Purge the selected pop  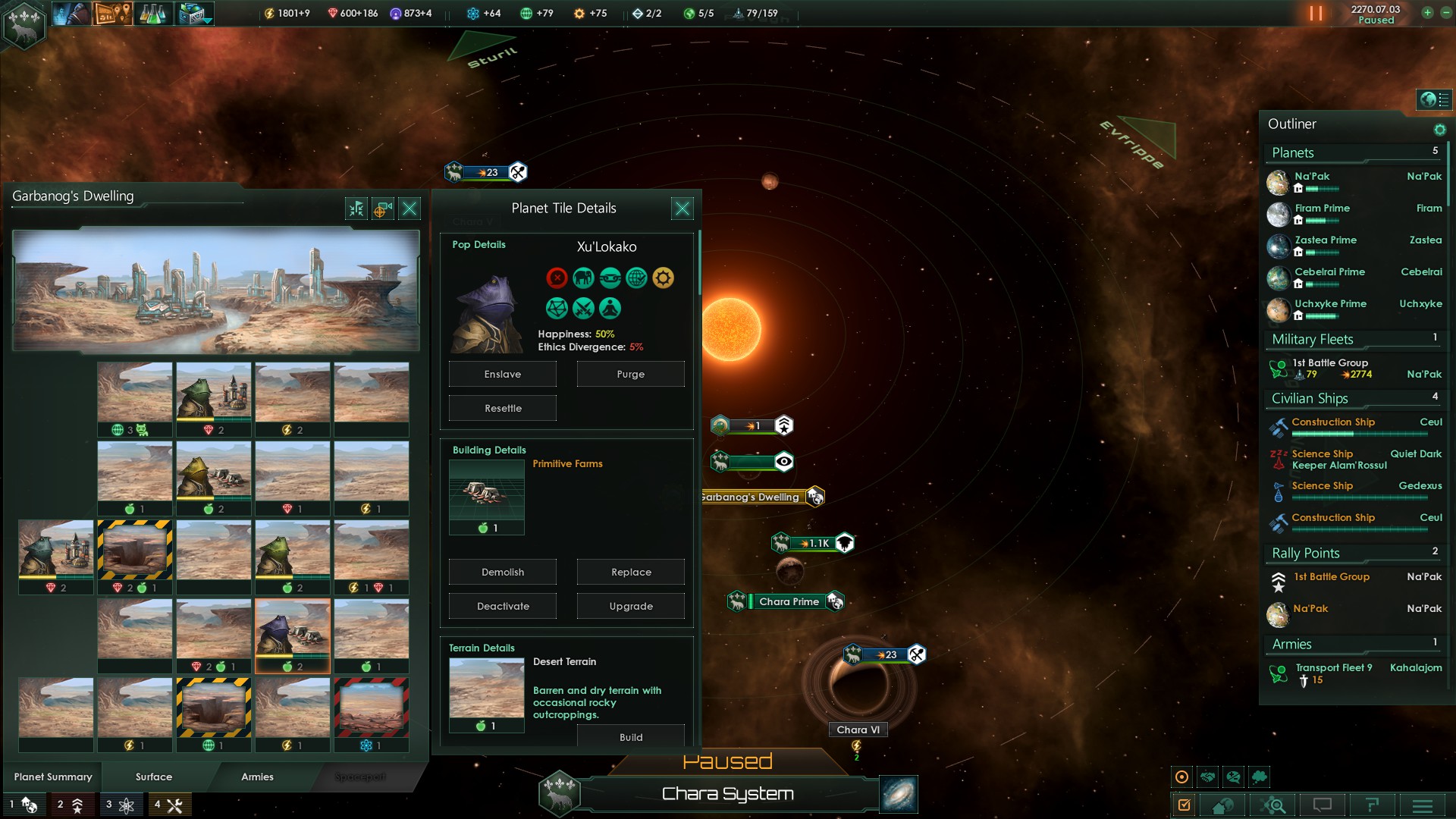click(630, 375)
